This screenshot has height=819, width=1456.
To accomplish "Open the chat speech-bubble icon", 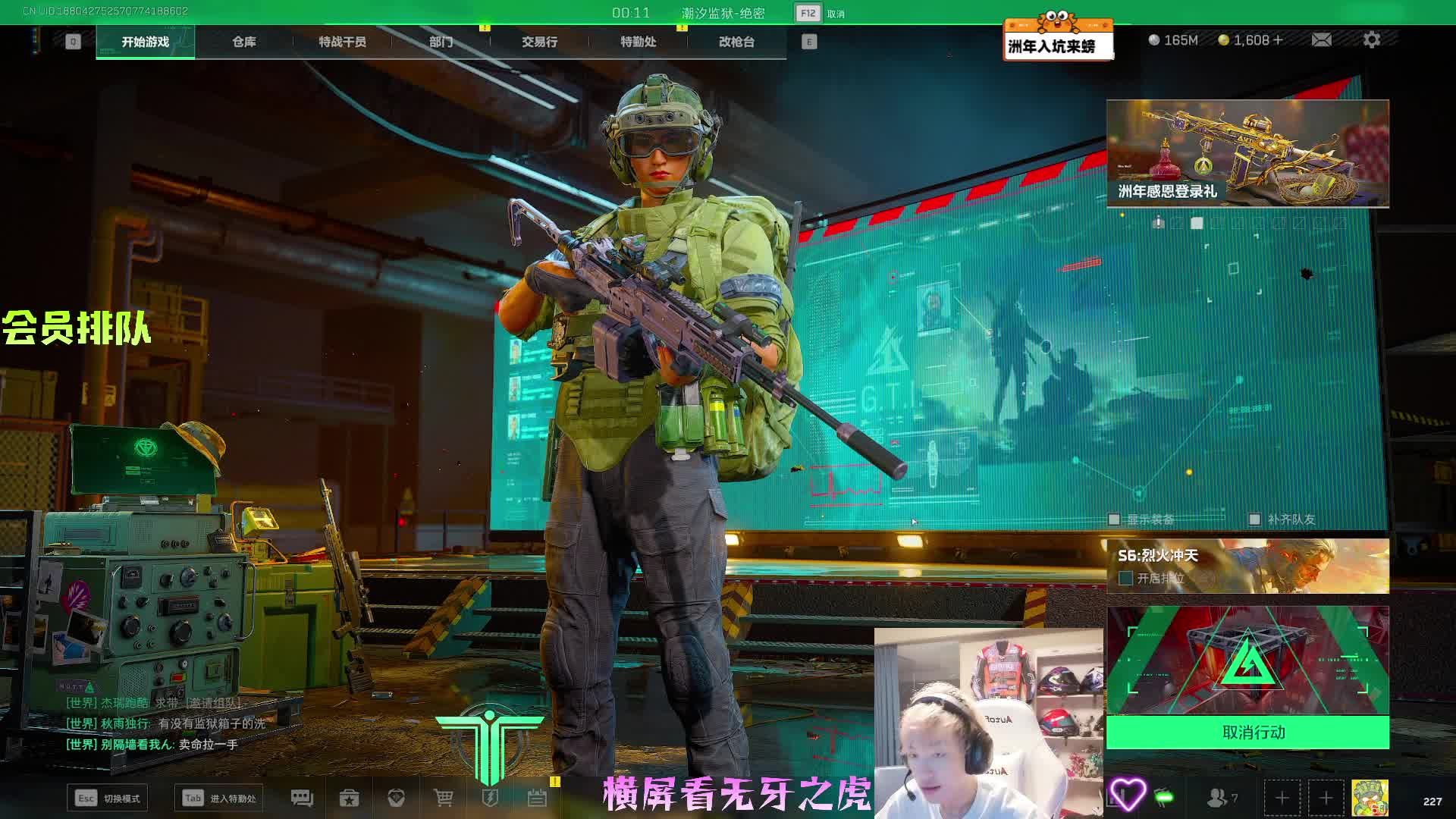I will [x=302, y=798].
